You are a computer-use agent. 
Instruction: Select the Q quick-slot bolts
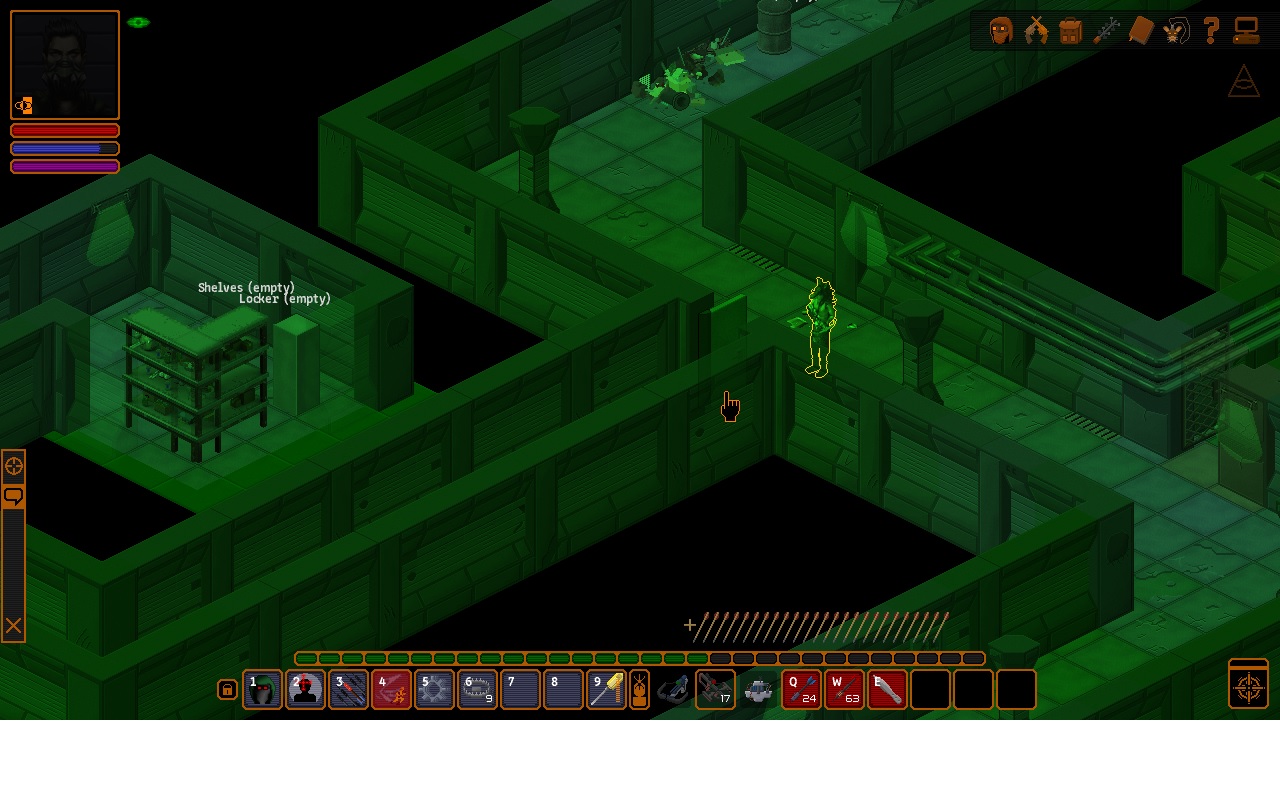pyautogui.click(x=802, y=690)
